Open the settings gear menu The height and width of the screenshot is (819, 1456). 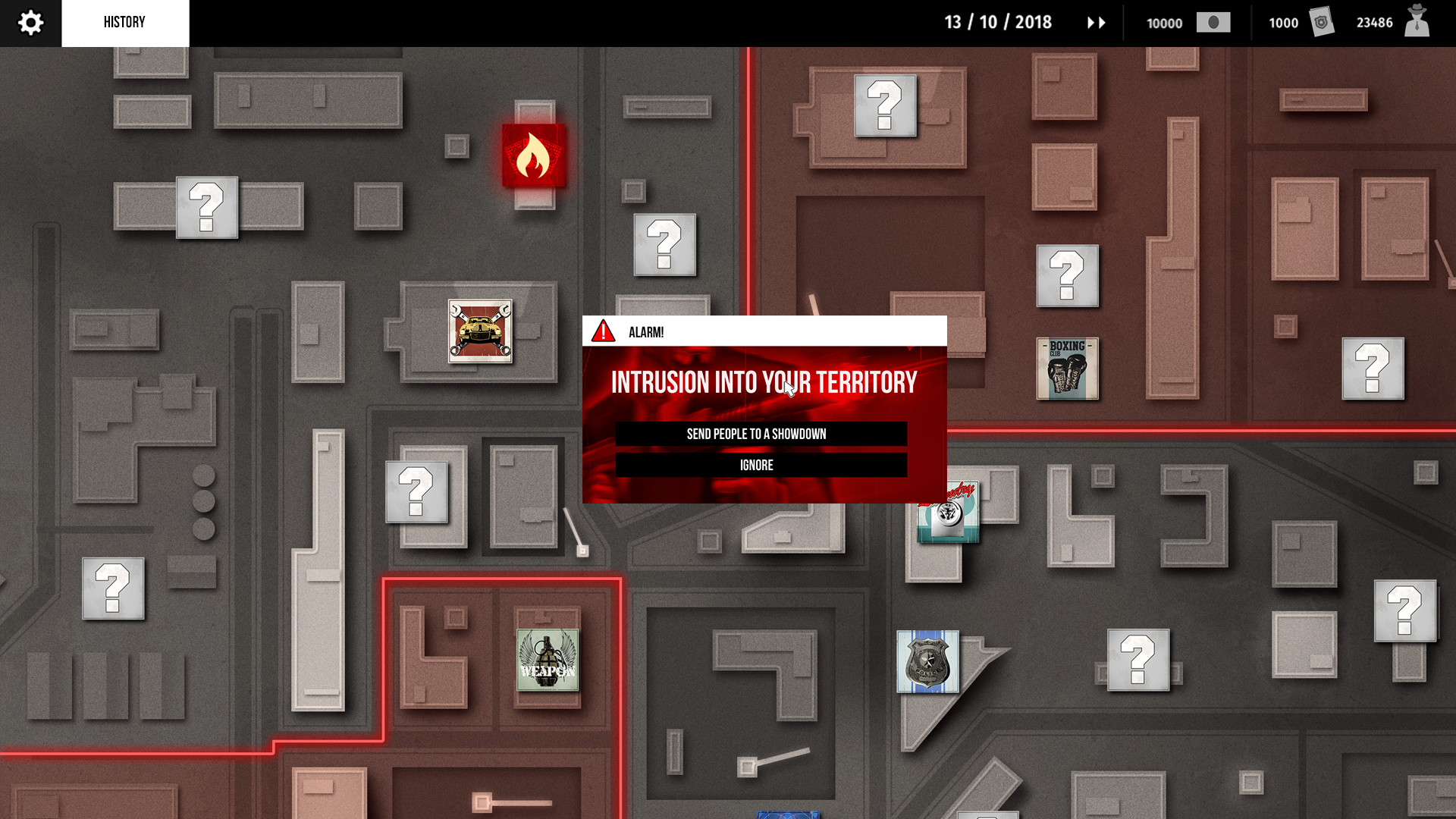(30, 22)
